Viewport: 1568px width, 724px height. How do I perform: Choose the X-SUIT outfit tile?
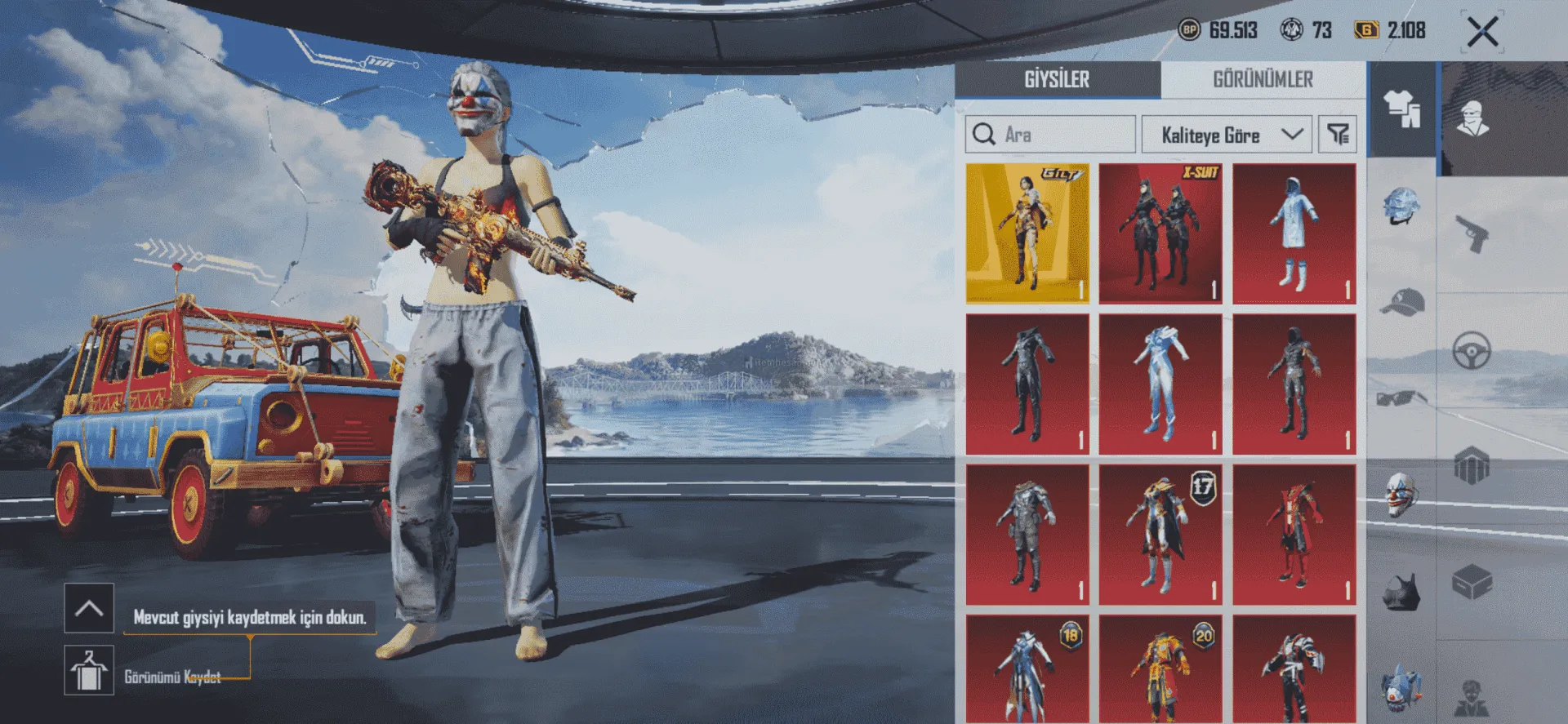[1160, 233]
